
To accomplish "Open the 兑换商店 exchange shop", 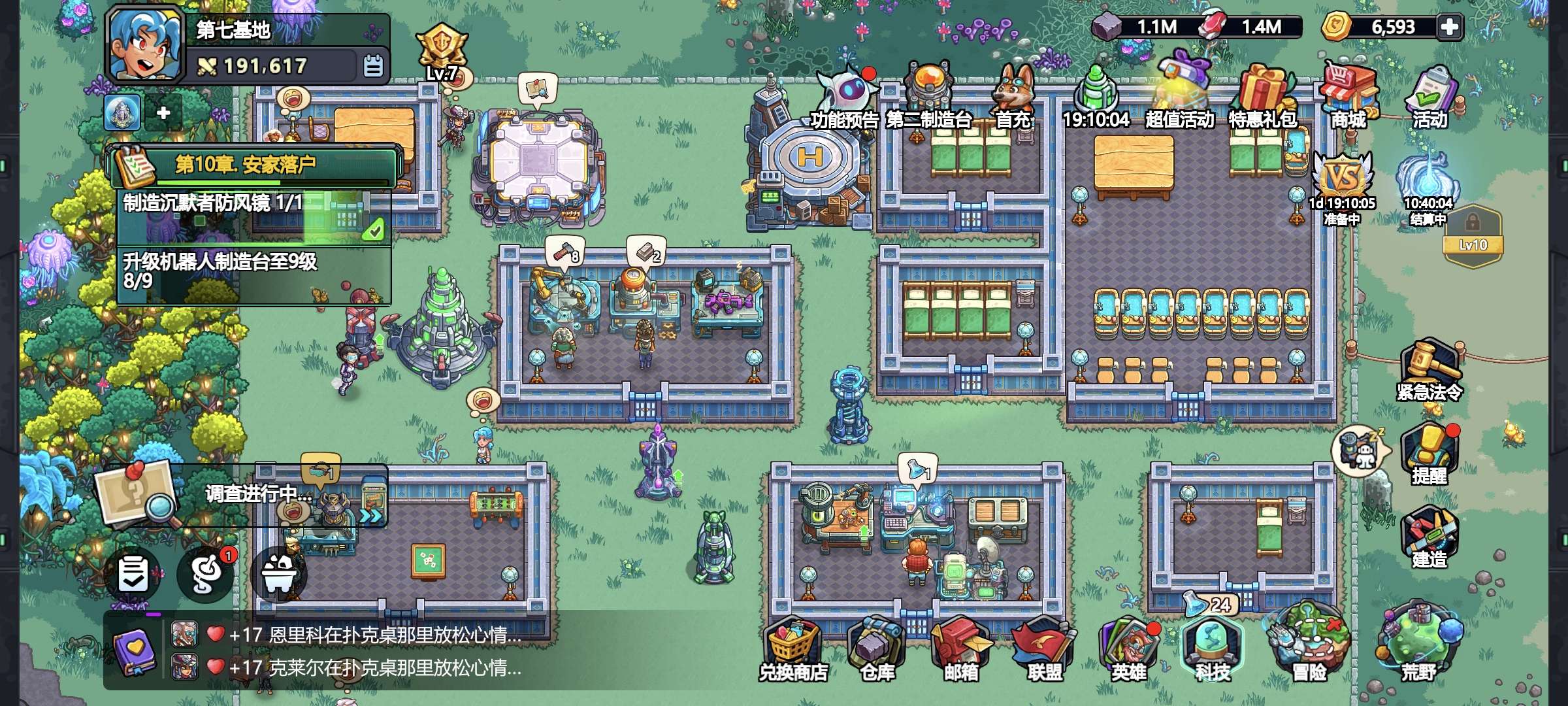I will pyautogui.click(x=793, y=650).
